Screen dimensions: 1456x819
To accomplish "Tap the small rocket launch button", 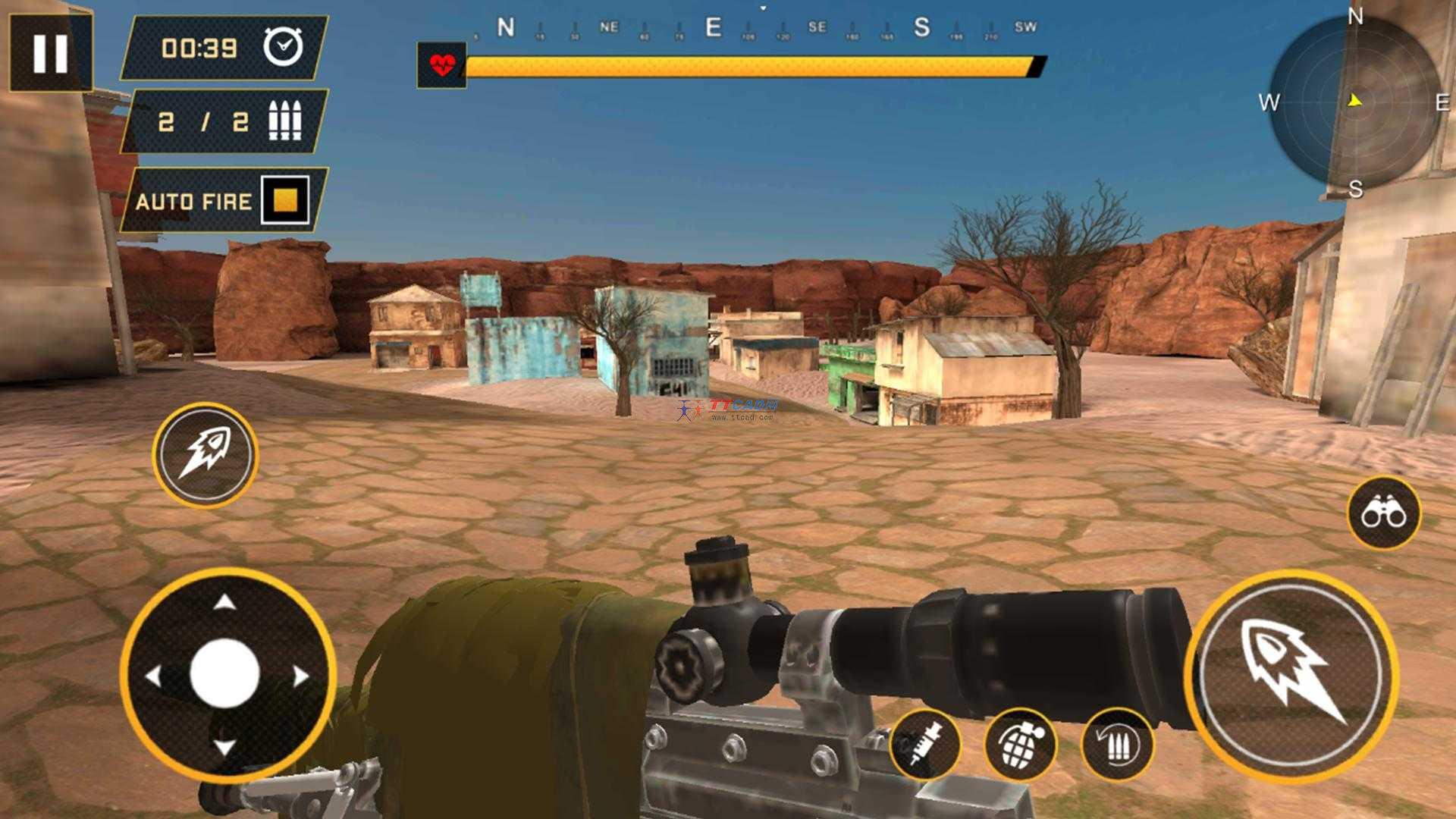I will coord(205,455).
